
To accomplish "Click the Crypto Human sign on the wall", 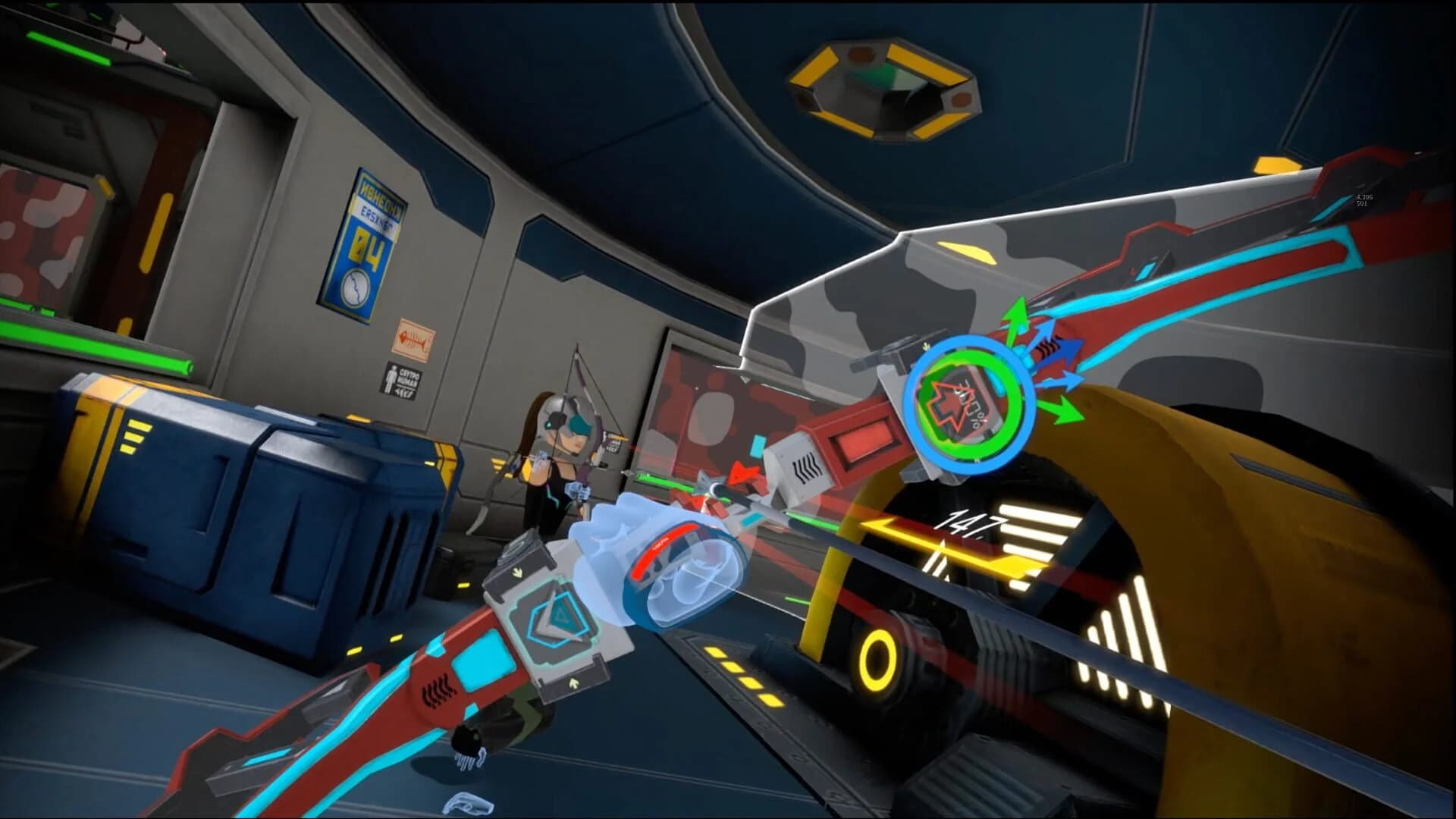I will [x=401, y=379].
